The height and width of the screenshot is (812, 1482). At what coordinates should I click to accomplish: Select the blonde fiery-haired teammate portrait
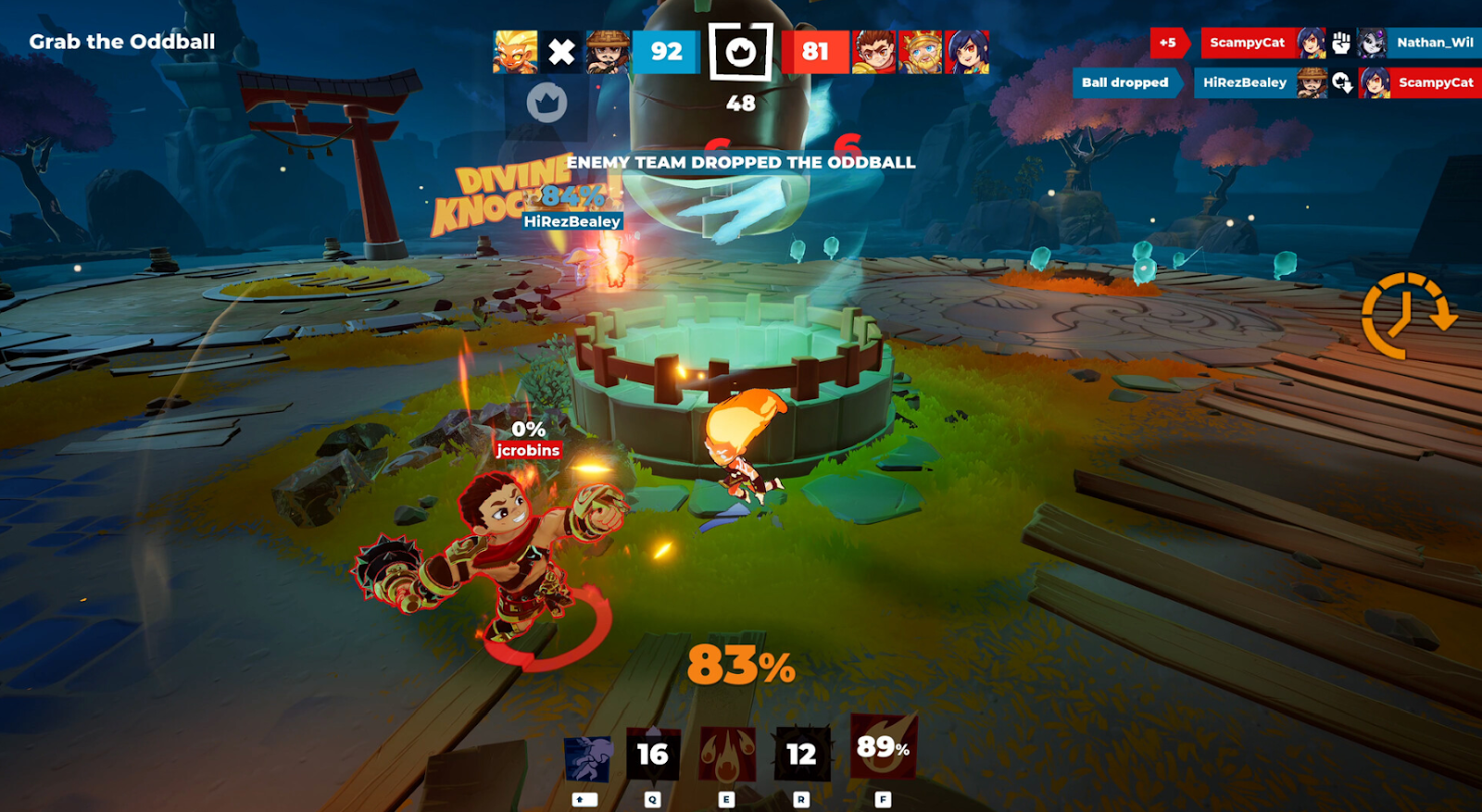click(515, 52)
